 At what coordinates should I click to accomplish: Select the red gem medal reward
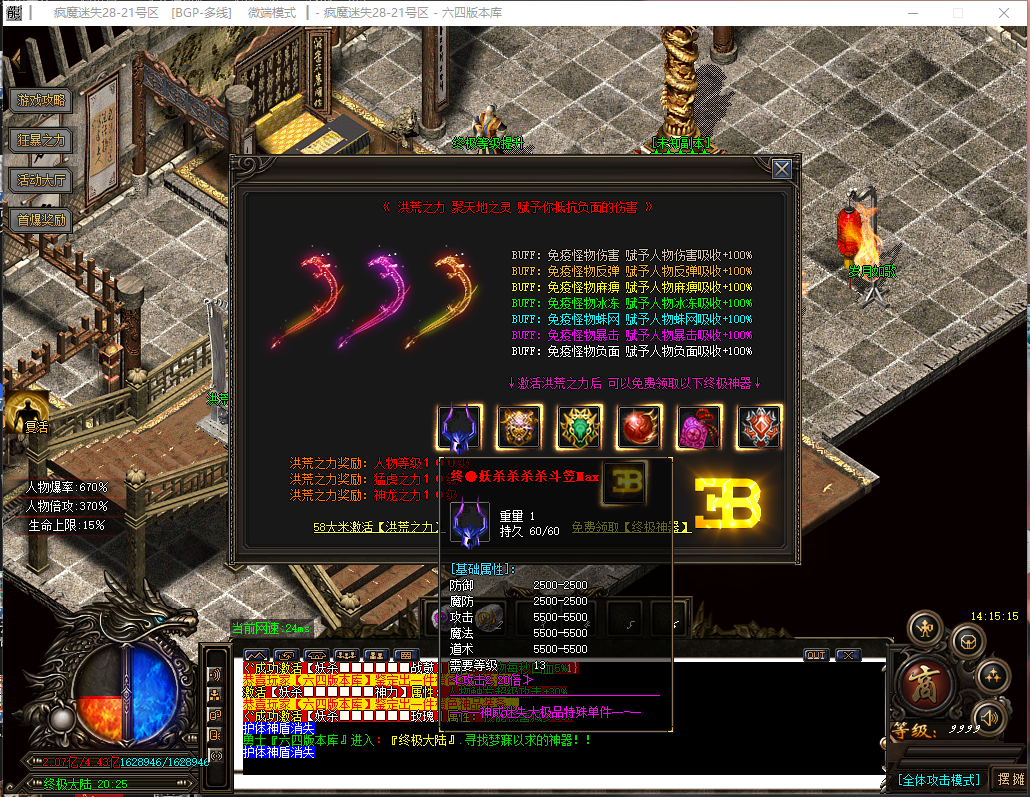pyautogui.click(x=760, y=428)
